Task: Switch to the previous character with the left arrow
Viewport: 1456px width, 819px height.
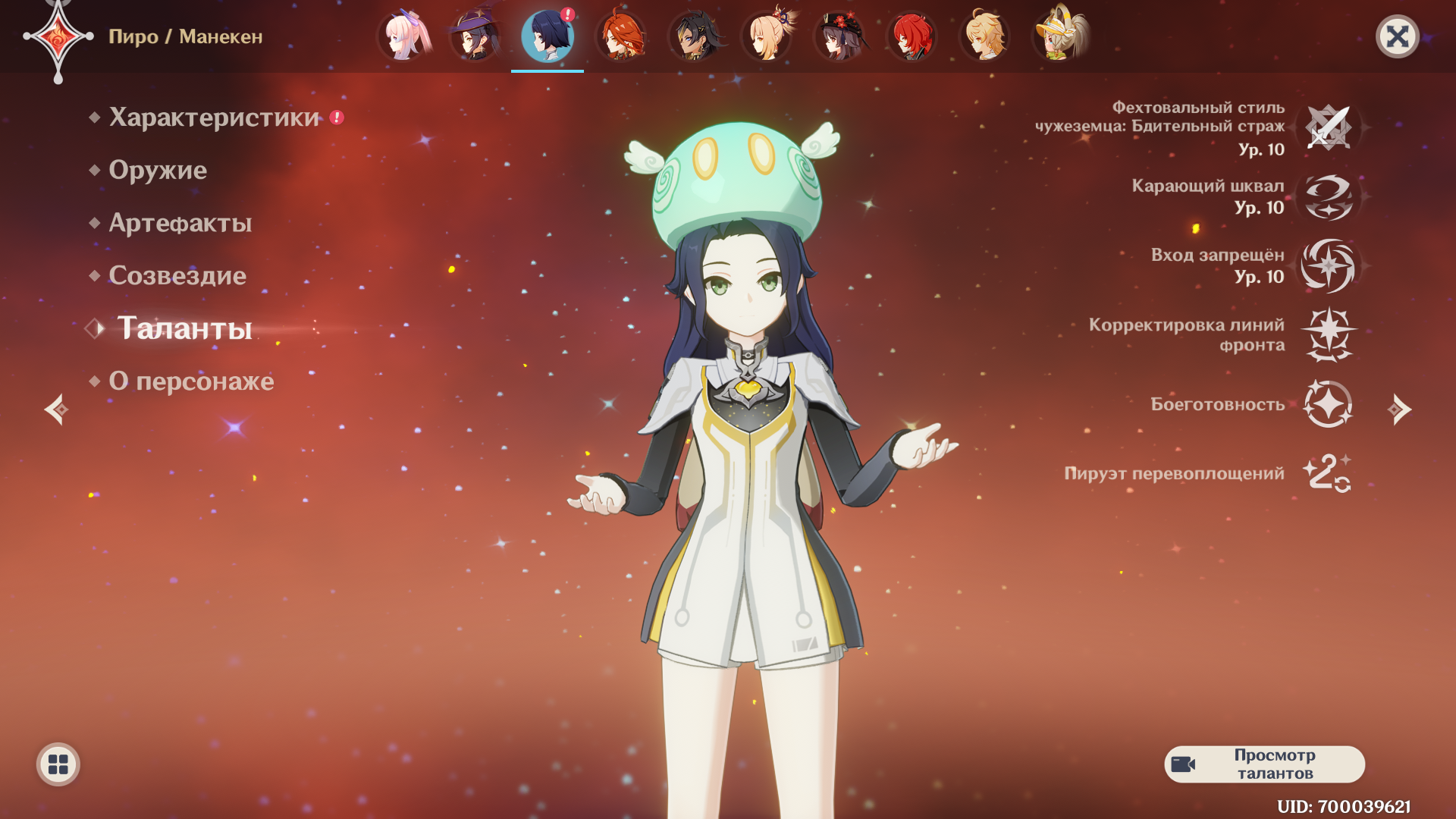Action: click(x=56, y=409)
